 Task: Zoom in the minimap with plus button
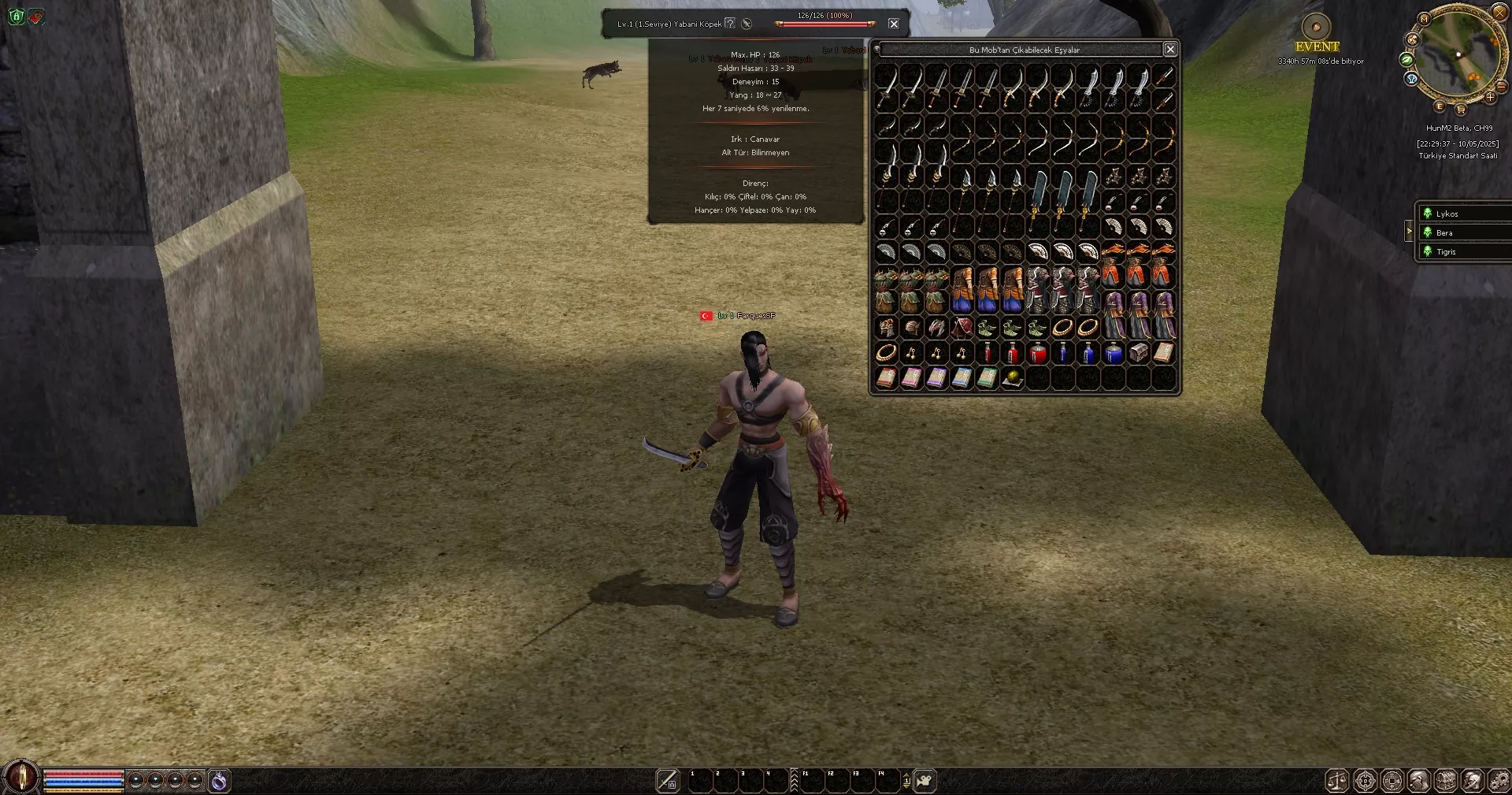(x=1490, y=98)
